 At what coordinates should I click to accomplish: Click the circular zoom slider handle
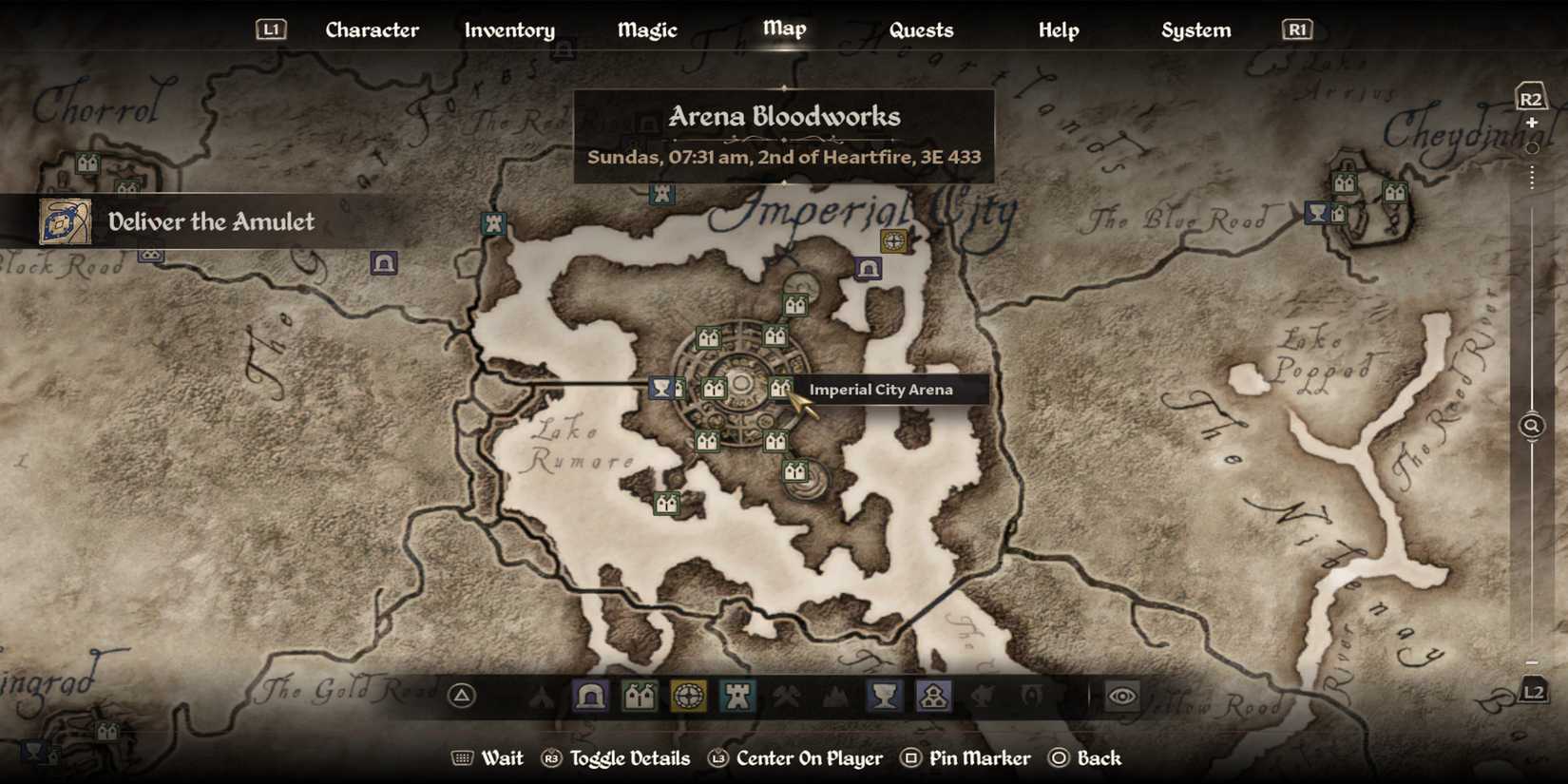coord(1532,149)
